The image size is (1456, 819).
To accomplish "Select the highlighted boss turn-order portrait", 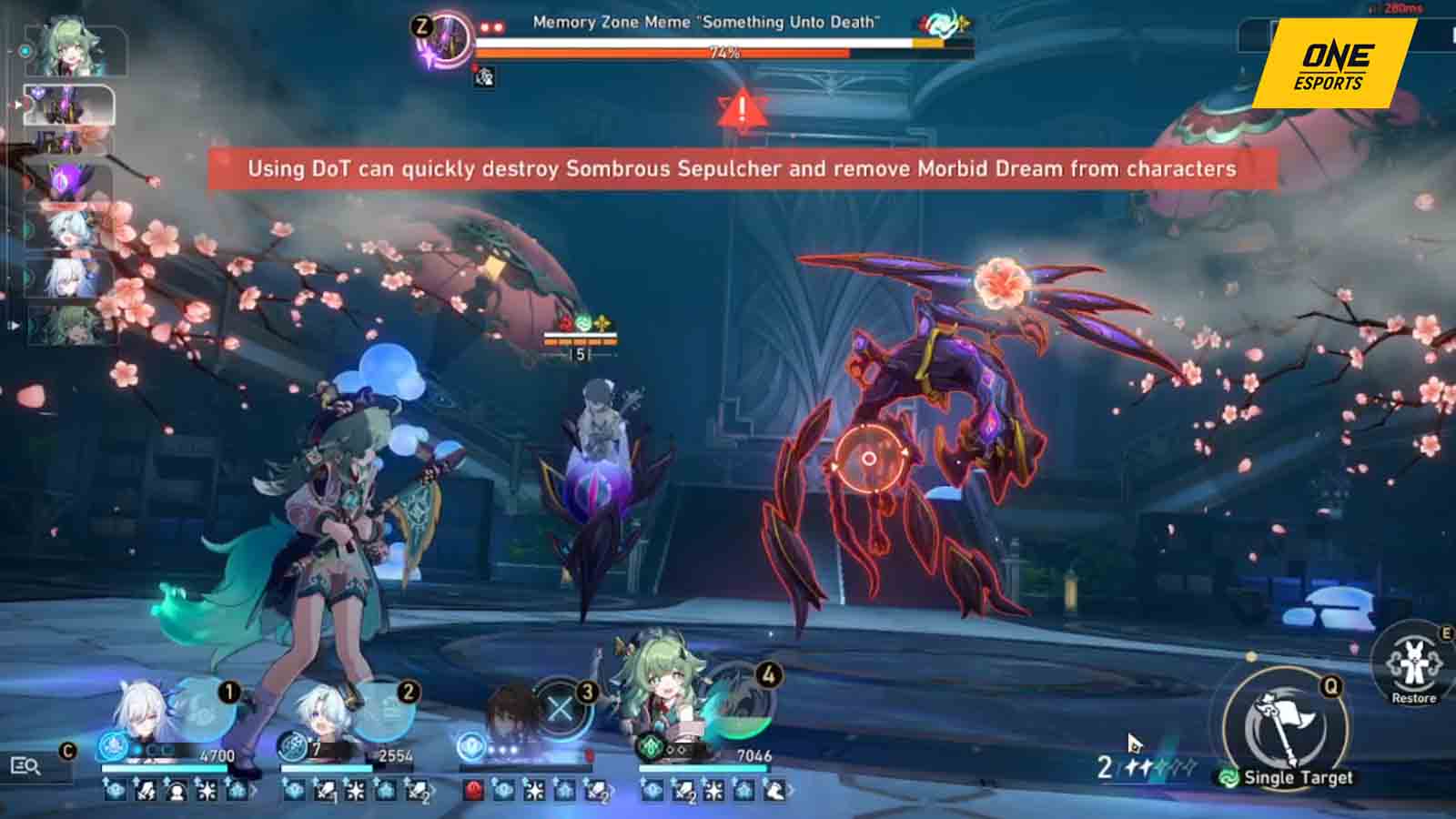I will click(x=68, y=107).
